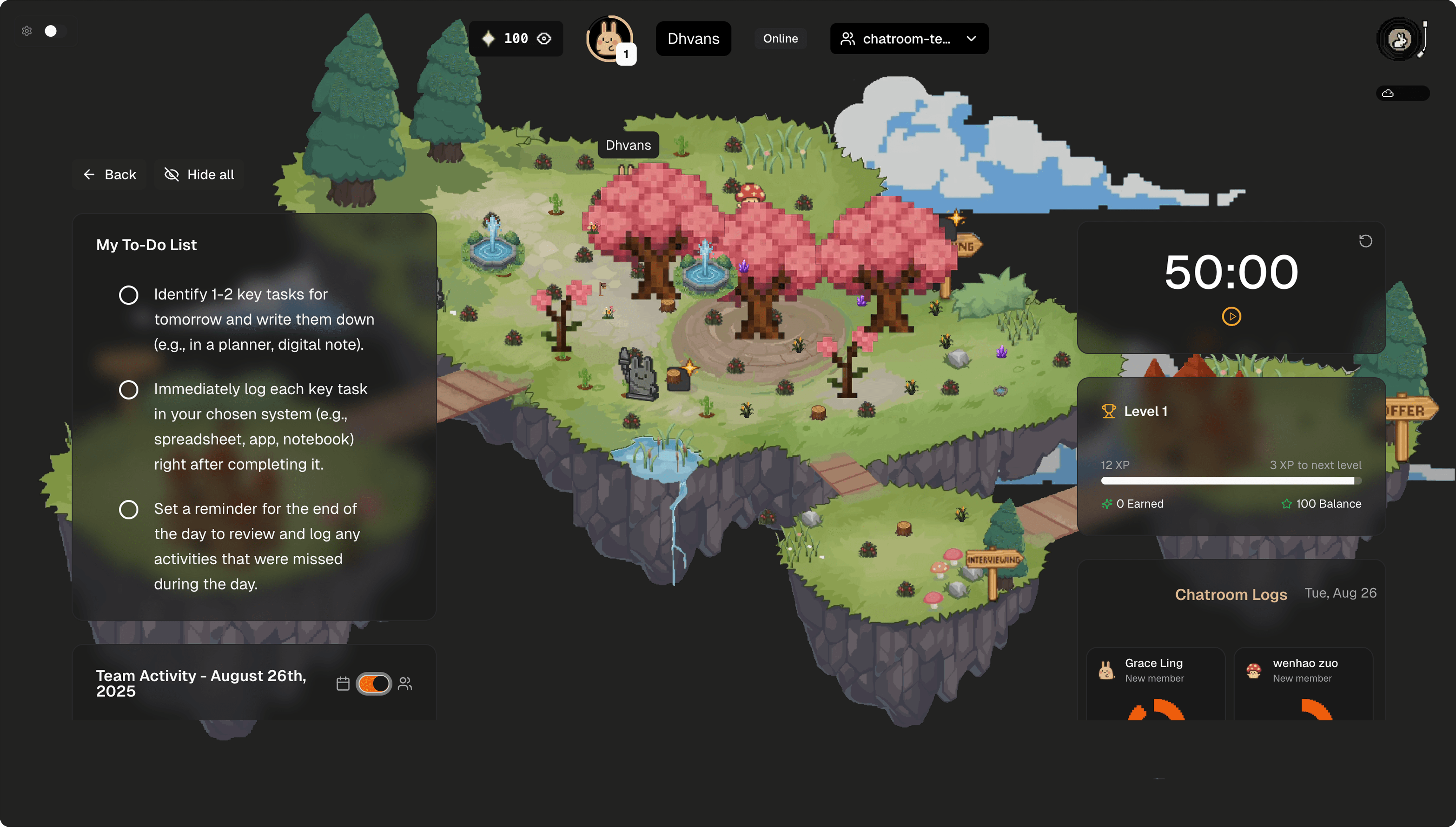Check off the 'Identify 1-2 key tasks' to-do

pyautogui.click(x=129, y=295)
